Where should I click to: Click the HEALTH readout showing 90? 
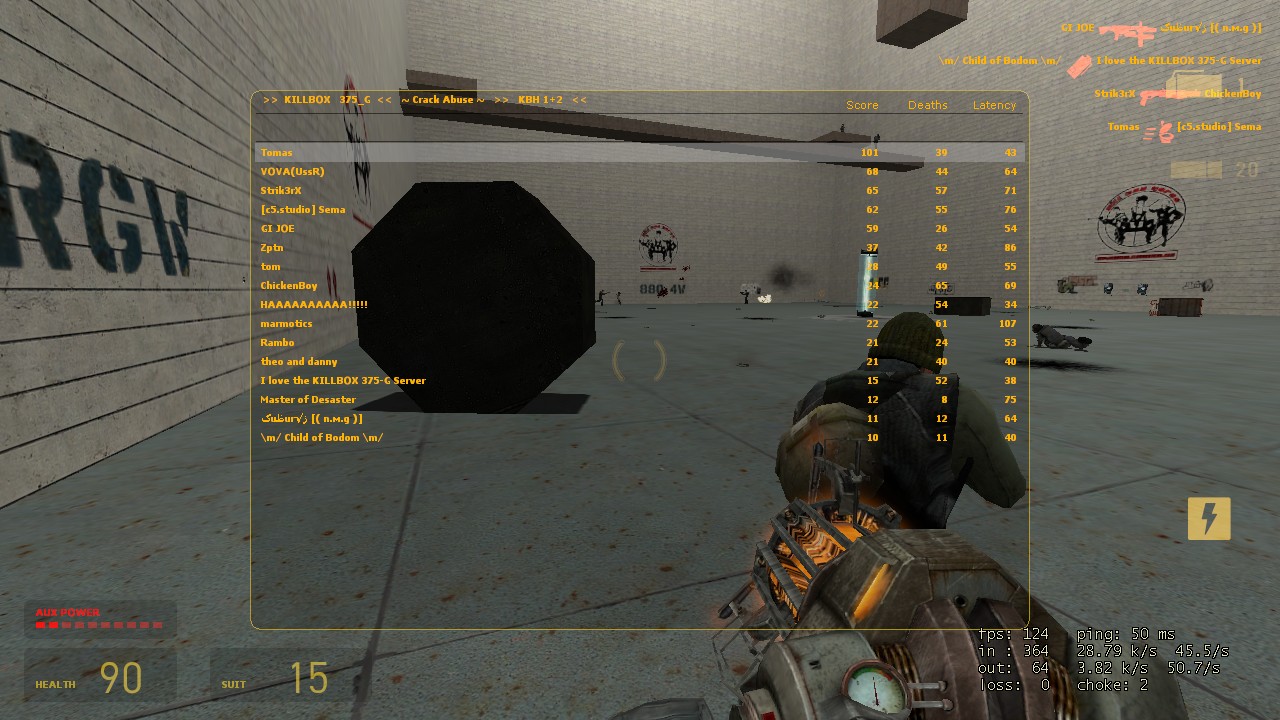click(122, 678)
